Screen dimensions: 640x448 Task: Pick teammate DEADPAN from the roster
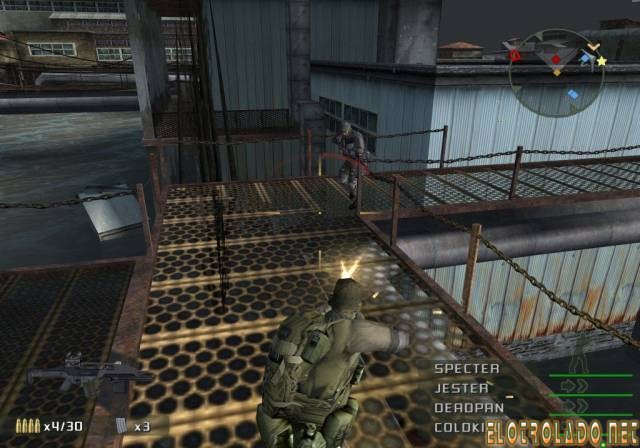[468, 407]
